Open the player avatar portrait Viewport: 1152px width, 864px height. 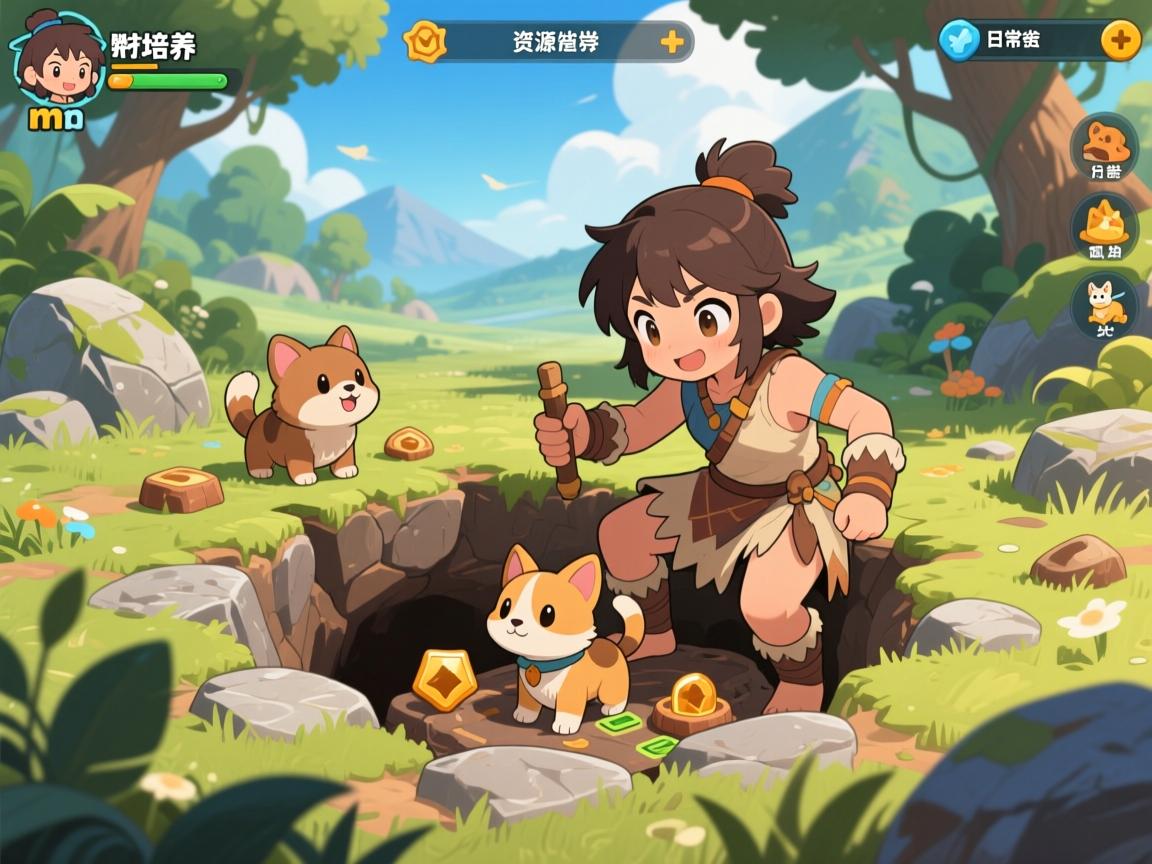pyautogui.click(x=58, y=60)
